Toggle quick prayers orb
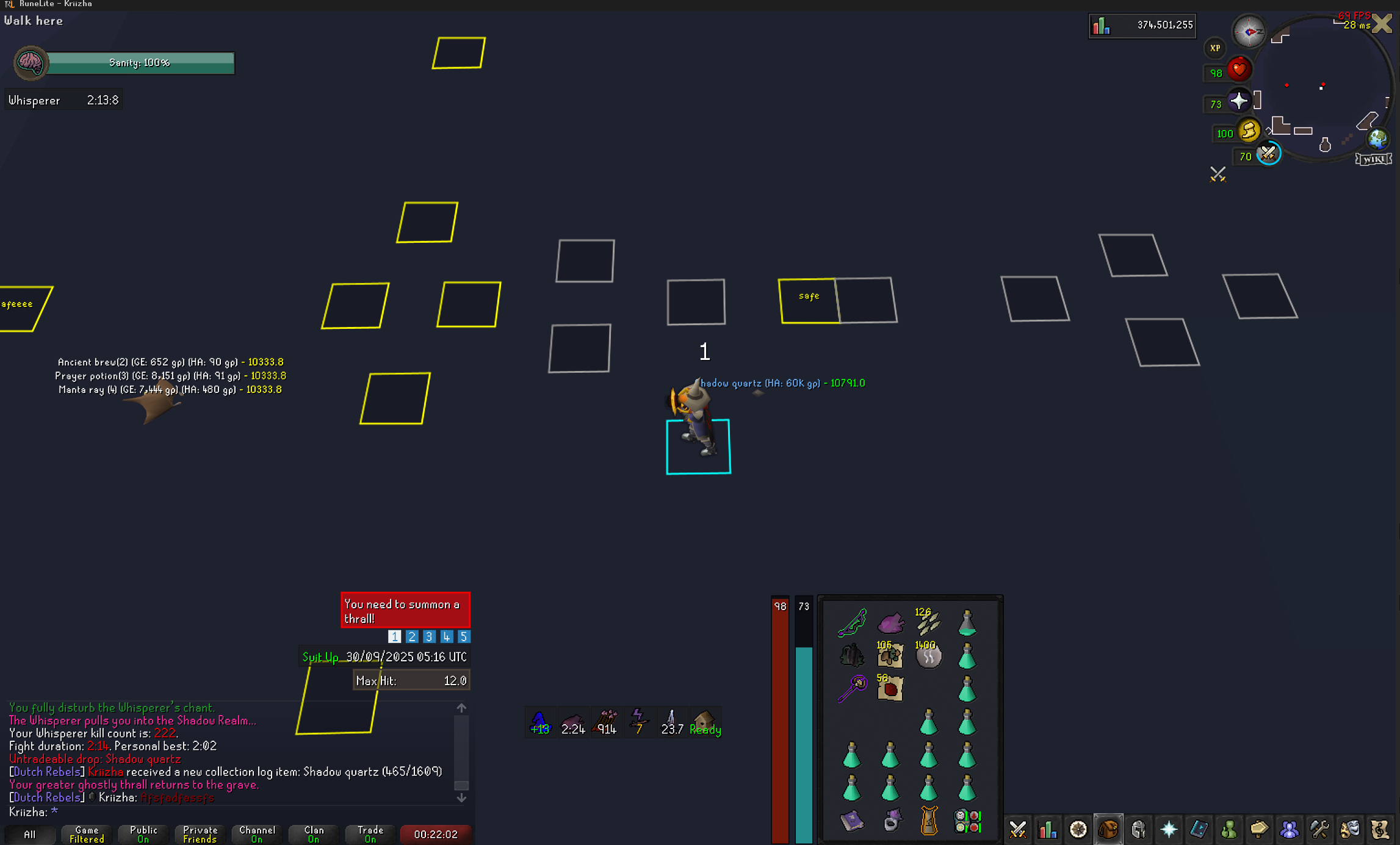The image size is (1400, 845). [x=1238, y=101]
